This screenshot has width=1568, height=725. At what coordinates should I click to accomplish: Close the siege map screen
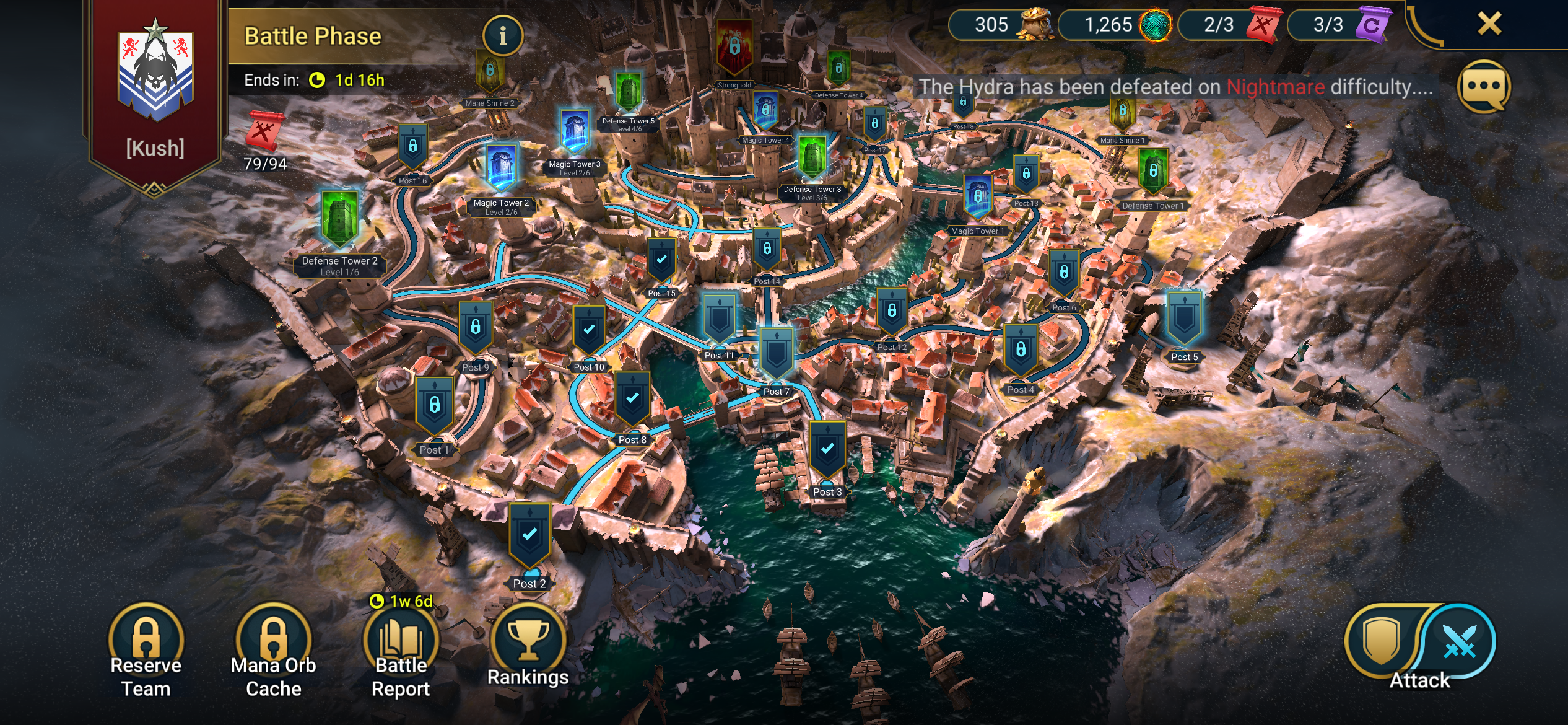tap(1489, 24)
